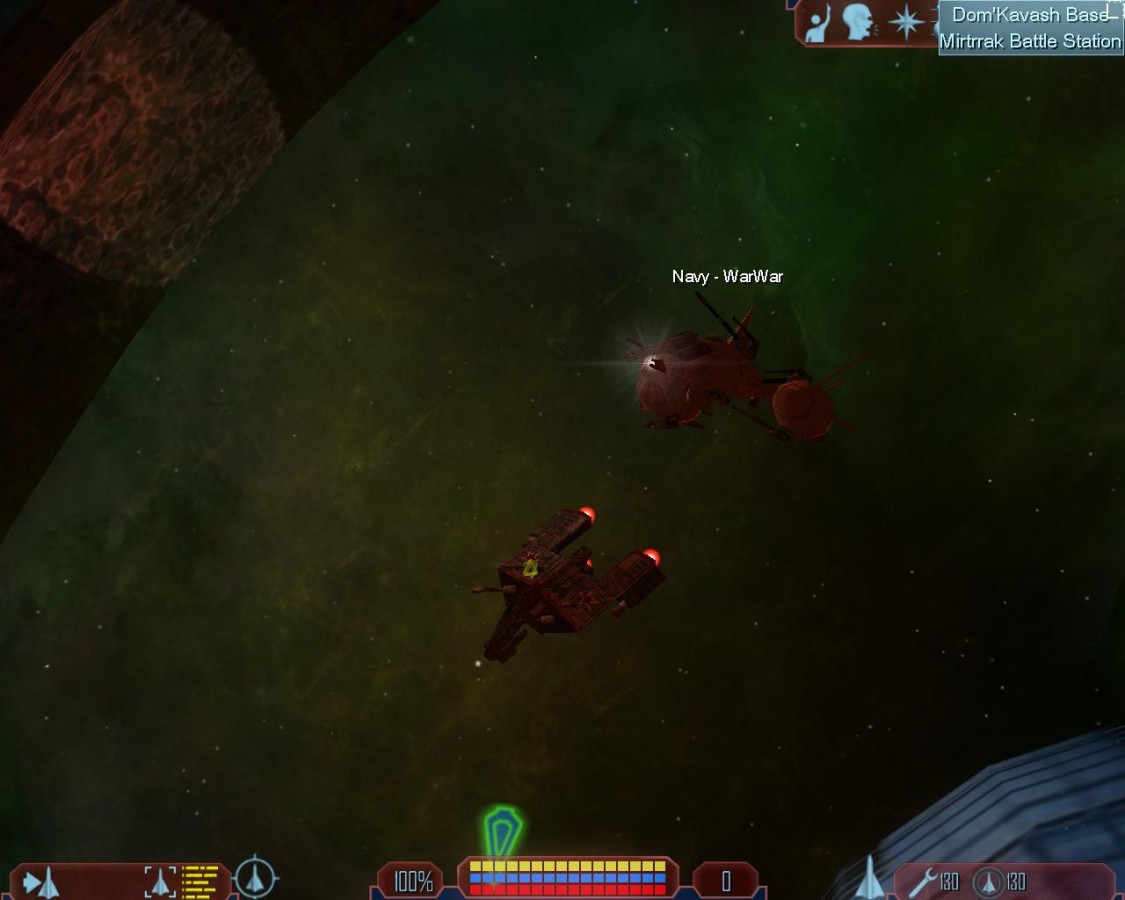Select the Navy - WarWar ship label
The height and width of the screenshot is (900, 1125).
727,277
